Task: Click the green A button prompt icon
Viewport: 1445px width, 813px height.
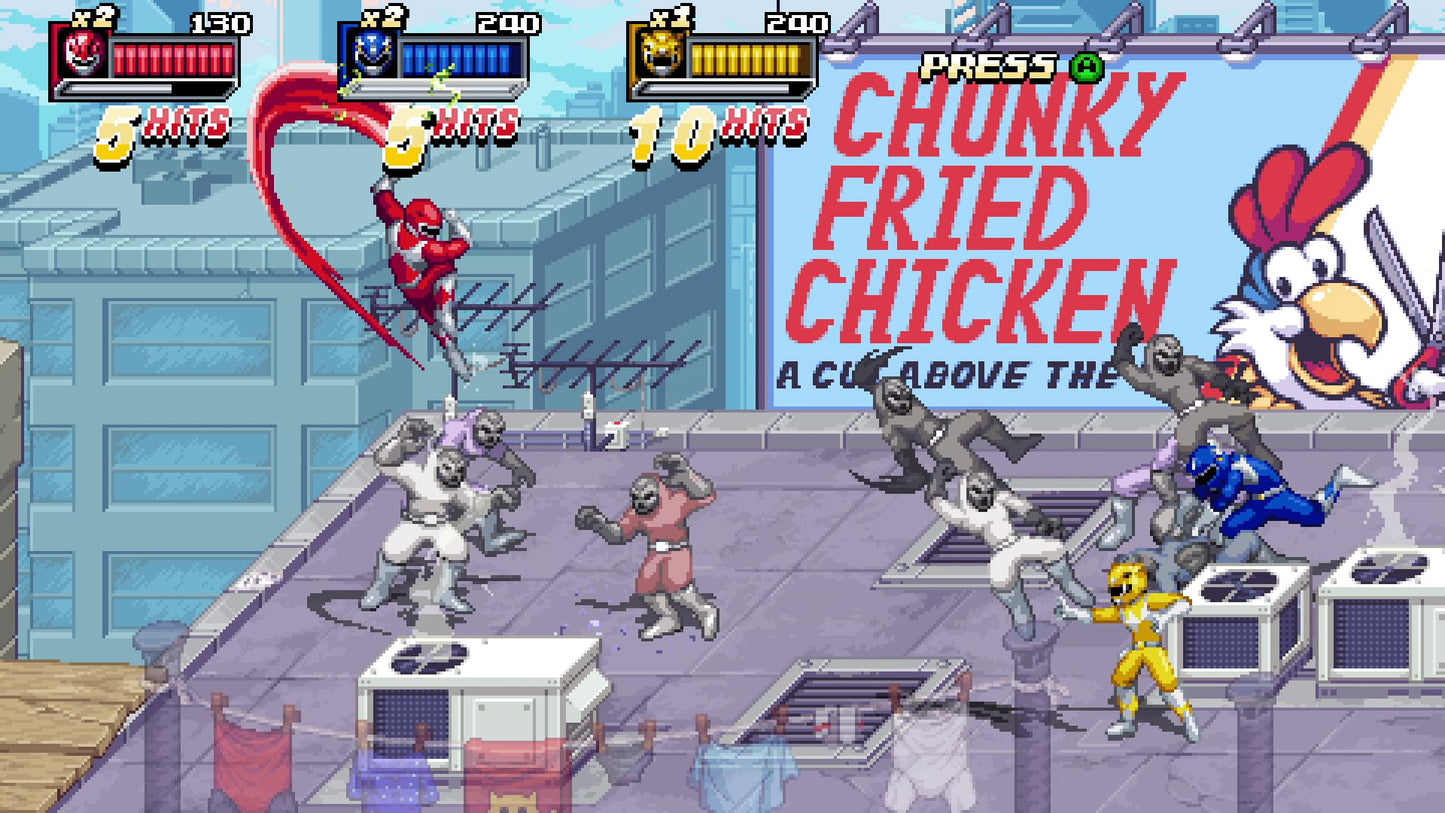Action: (1086, 68)
